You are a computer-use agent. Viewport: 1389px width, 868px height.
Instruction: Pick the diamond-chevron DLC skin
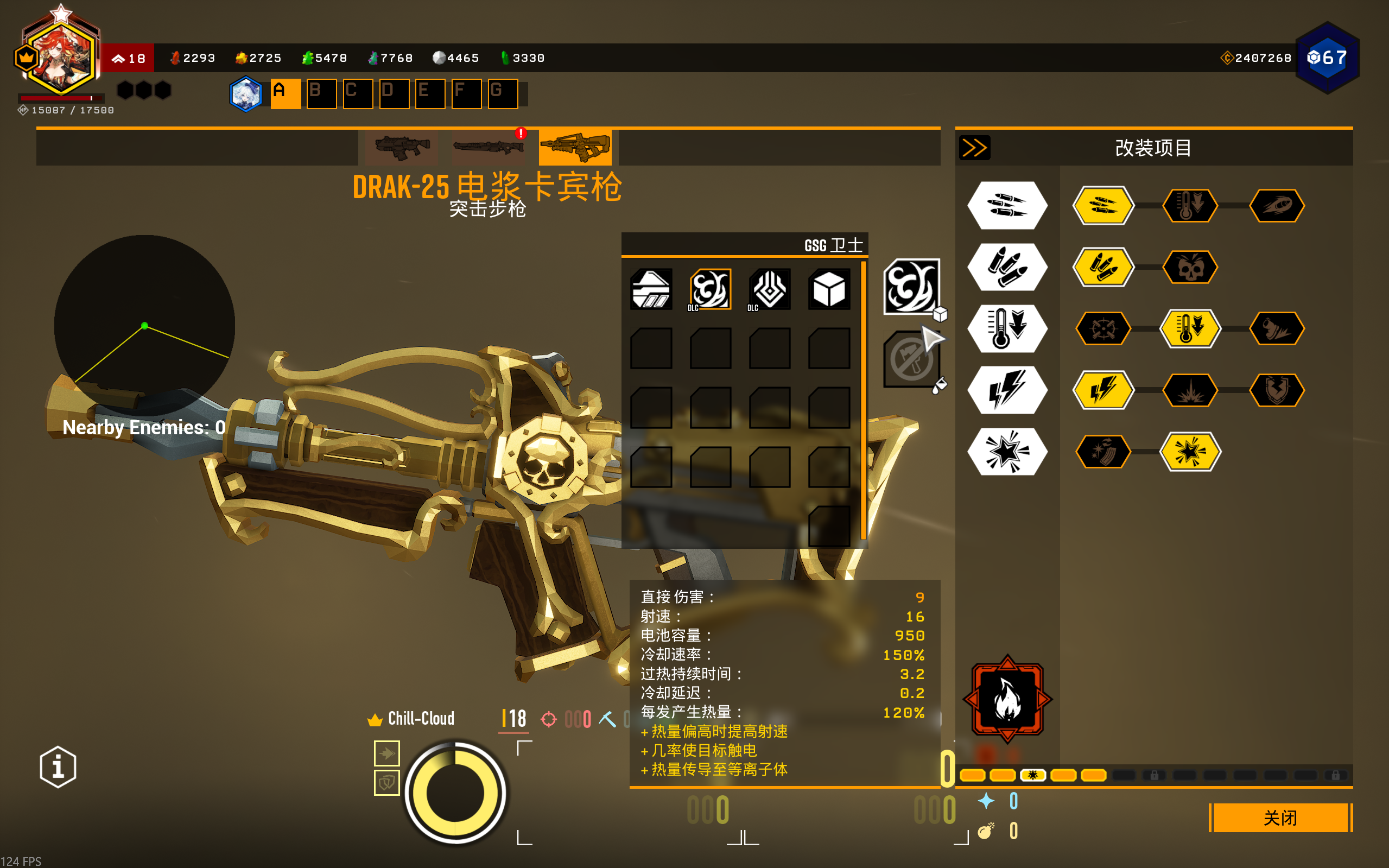[770, 289]
